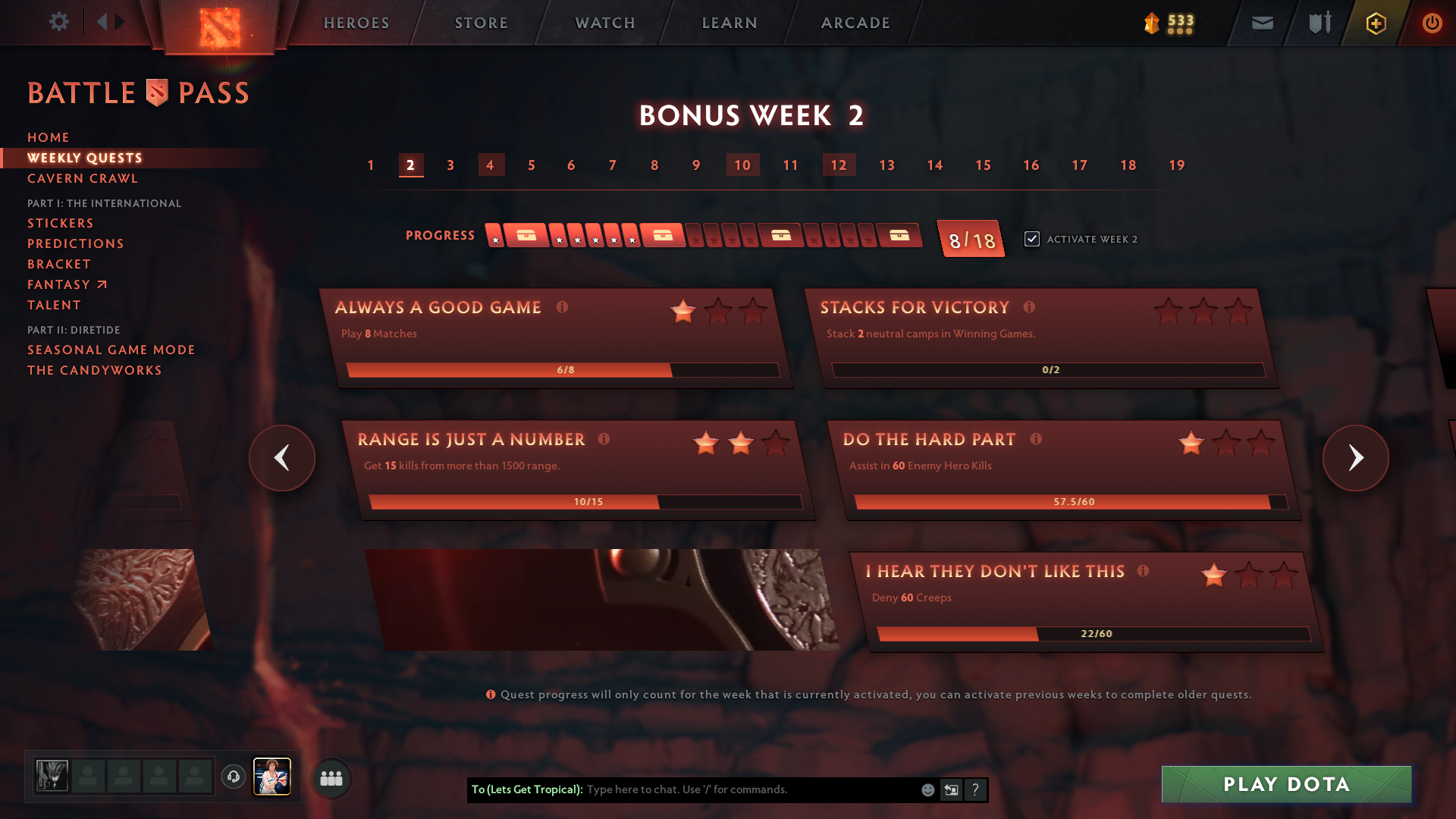Switch to week 10 tab
Screen dimensions: 1456x819
pos(742,165)
